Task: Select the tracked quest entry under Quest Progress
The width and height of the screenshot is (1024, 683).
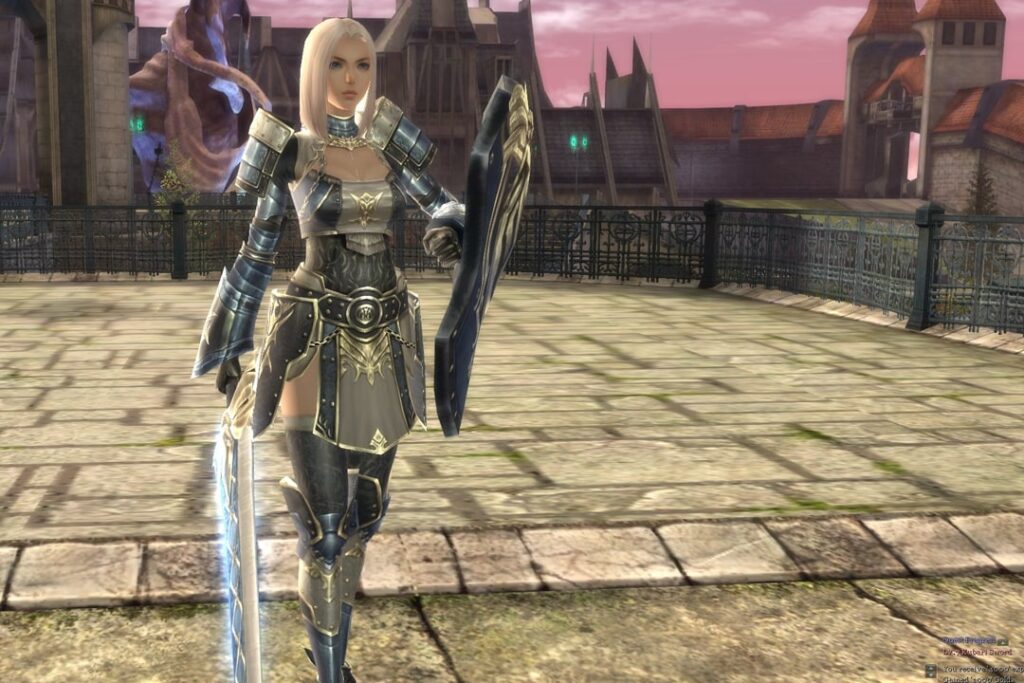Action: pos(977,652)
